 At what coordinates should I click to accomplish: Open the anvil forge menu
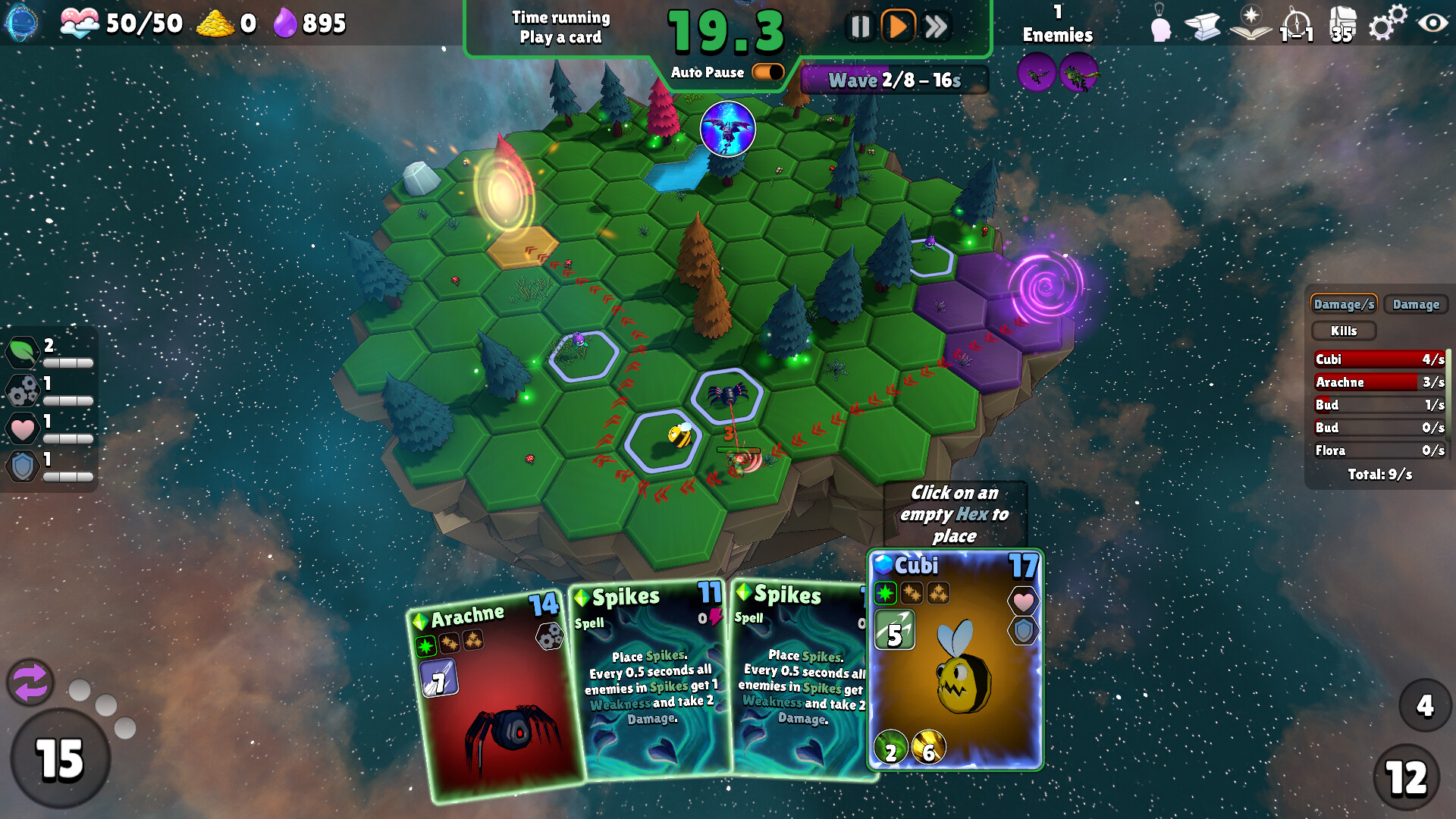click(x=1204, y=24)
